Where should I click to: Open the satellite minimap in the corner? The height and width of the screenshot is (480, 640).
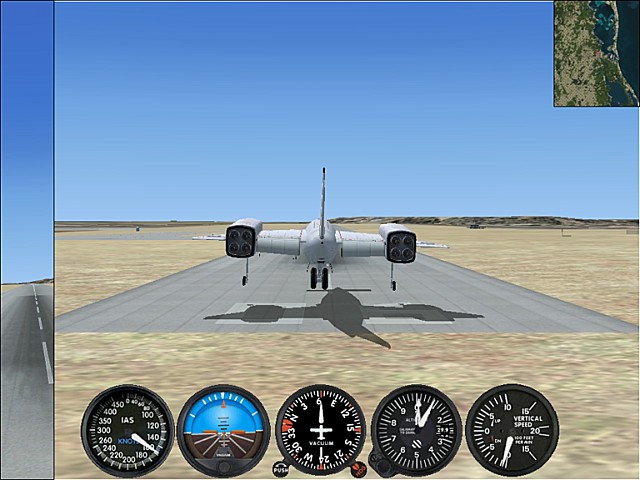point(596,53)
